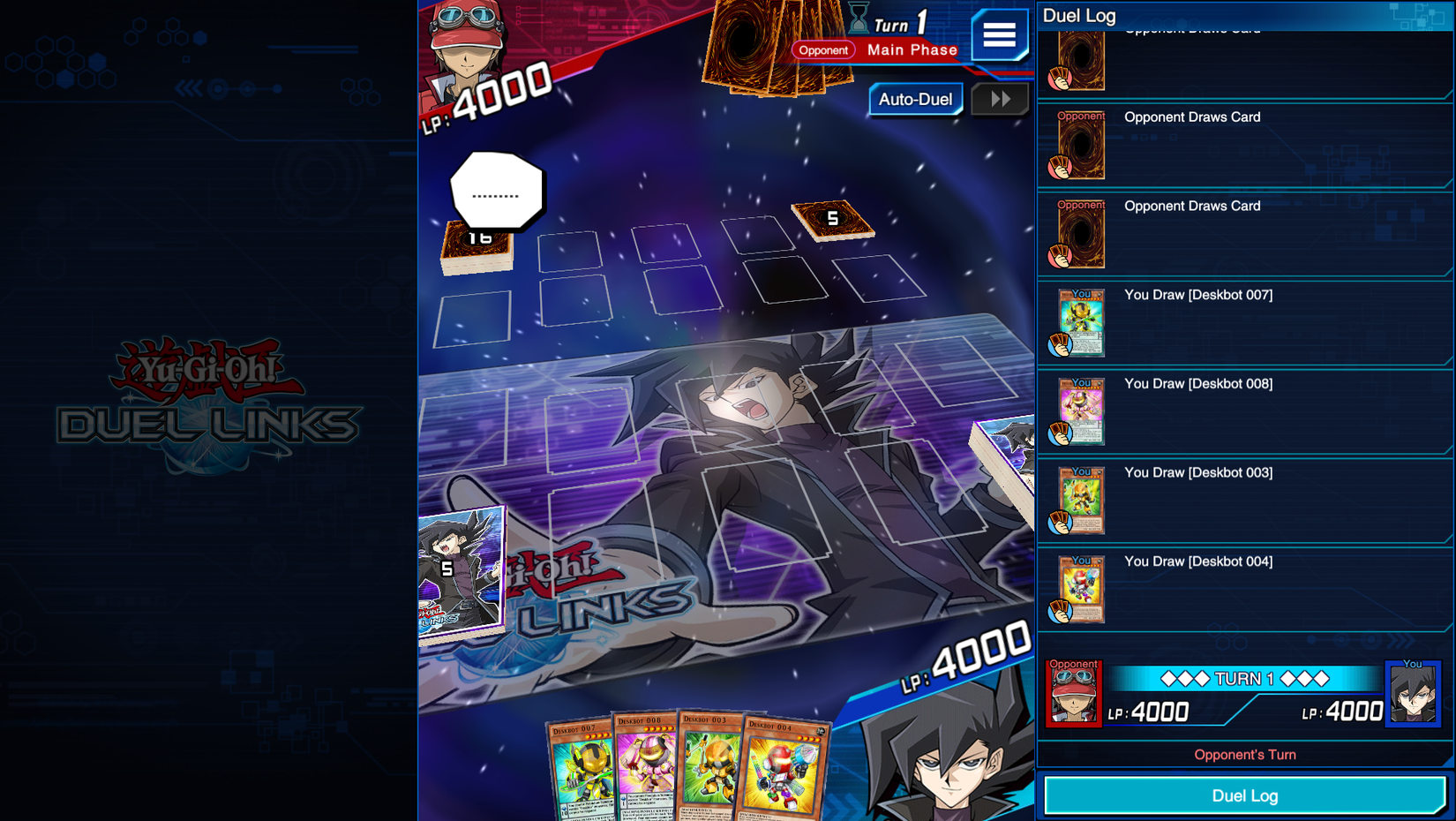Image resolution: width=1456 pixels, height=821 pixels.
Task: Enable Auto-Duel mode
Action: pyautogui.click(x=916, y=100)
